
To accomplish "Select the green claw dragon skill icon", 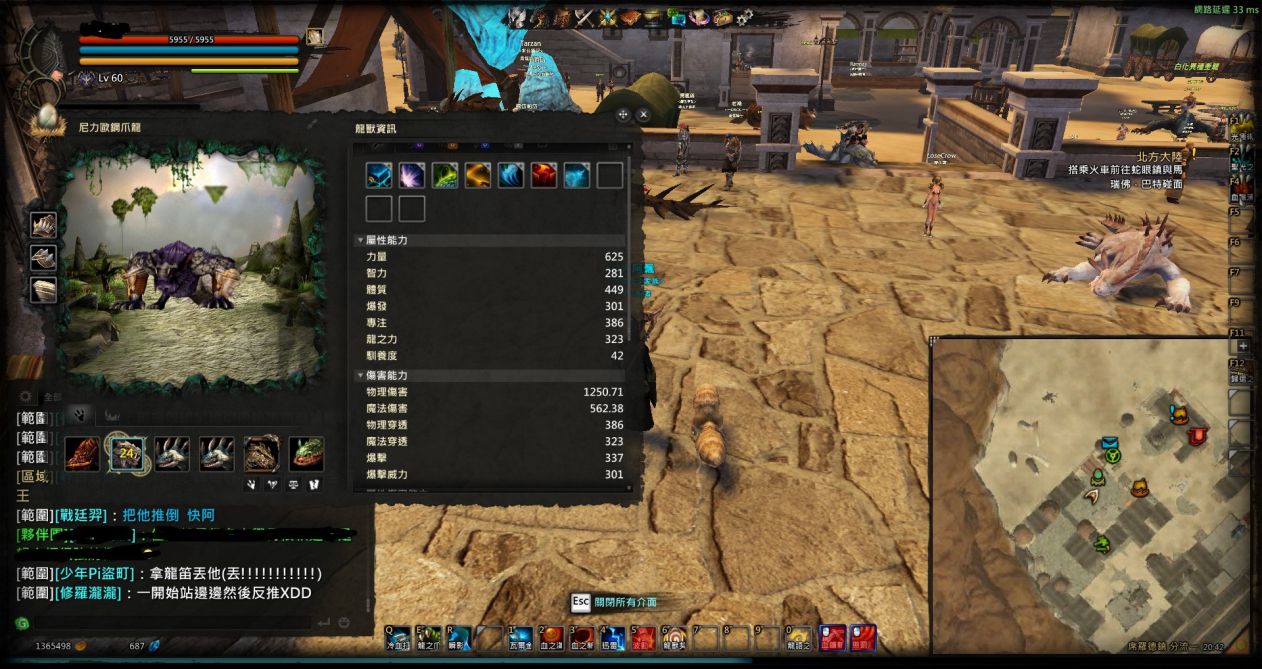I will click(445, 176).
